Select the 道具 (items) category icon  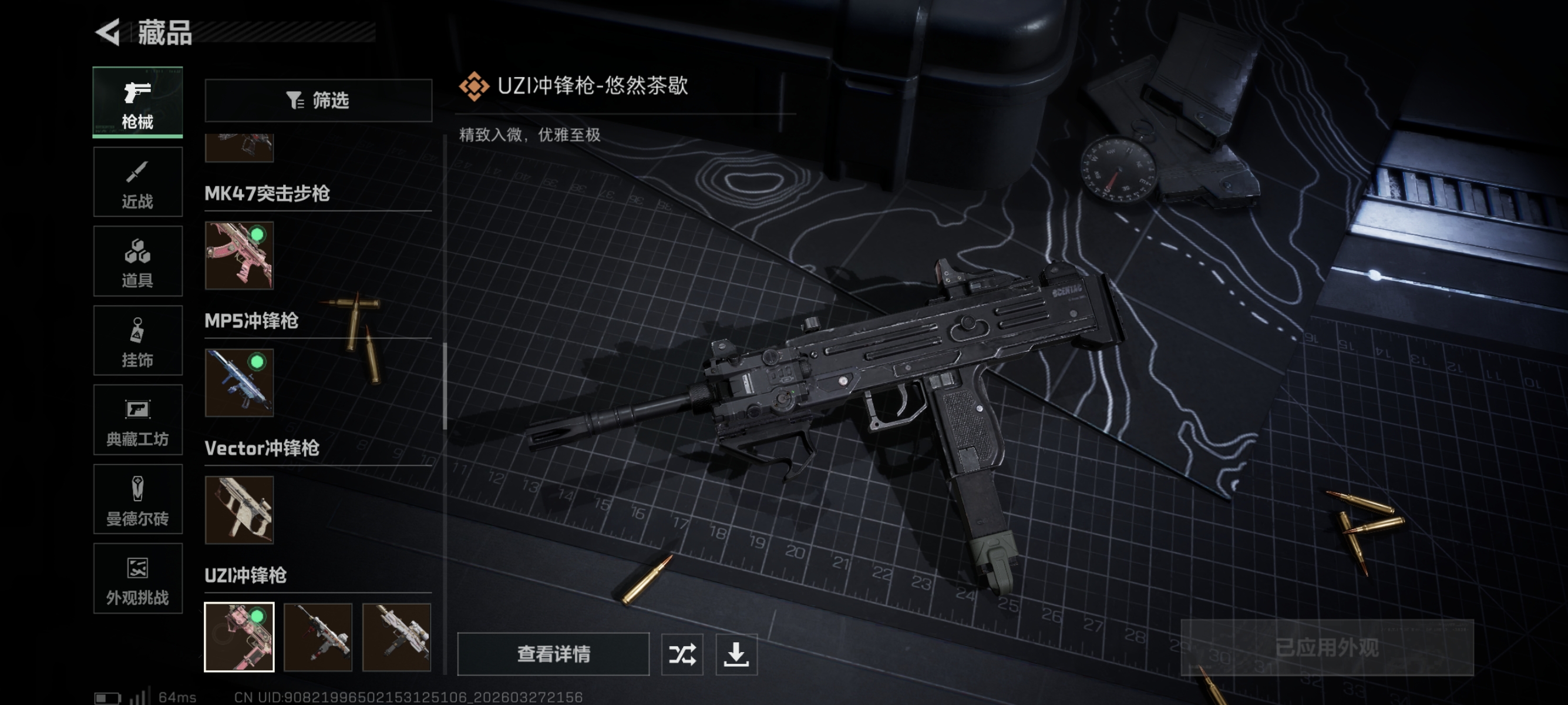[137, 261]
